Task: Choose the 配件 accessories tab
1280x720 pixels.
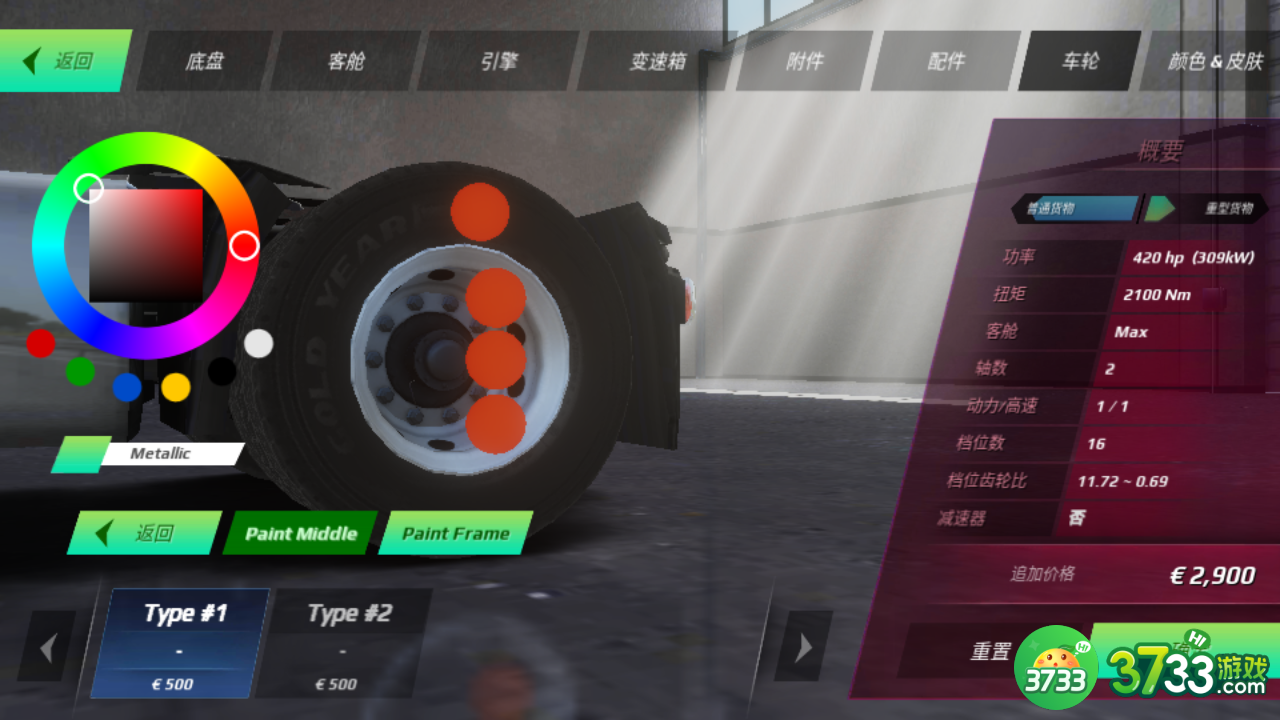Action: coord(946,62)
